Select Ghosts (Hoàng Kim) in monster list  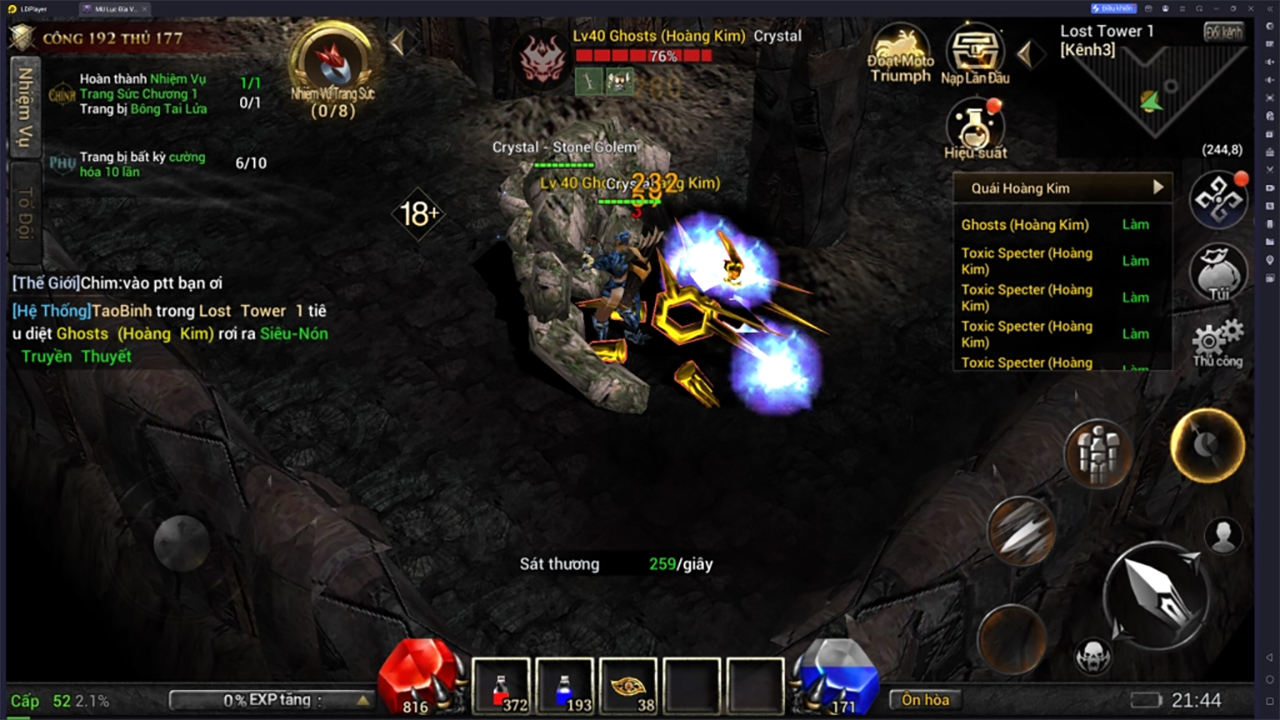1025,225
